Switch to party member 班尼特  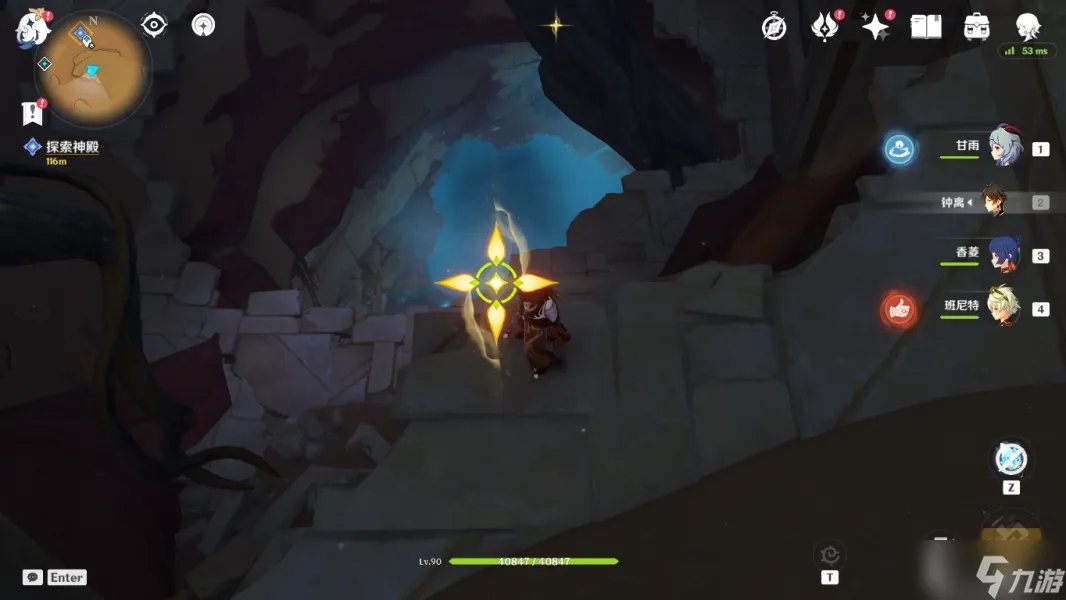(1003, 307)
